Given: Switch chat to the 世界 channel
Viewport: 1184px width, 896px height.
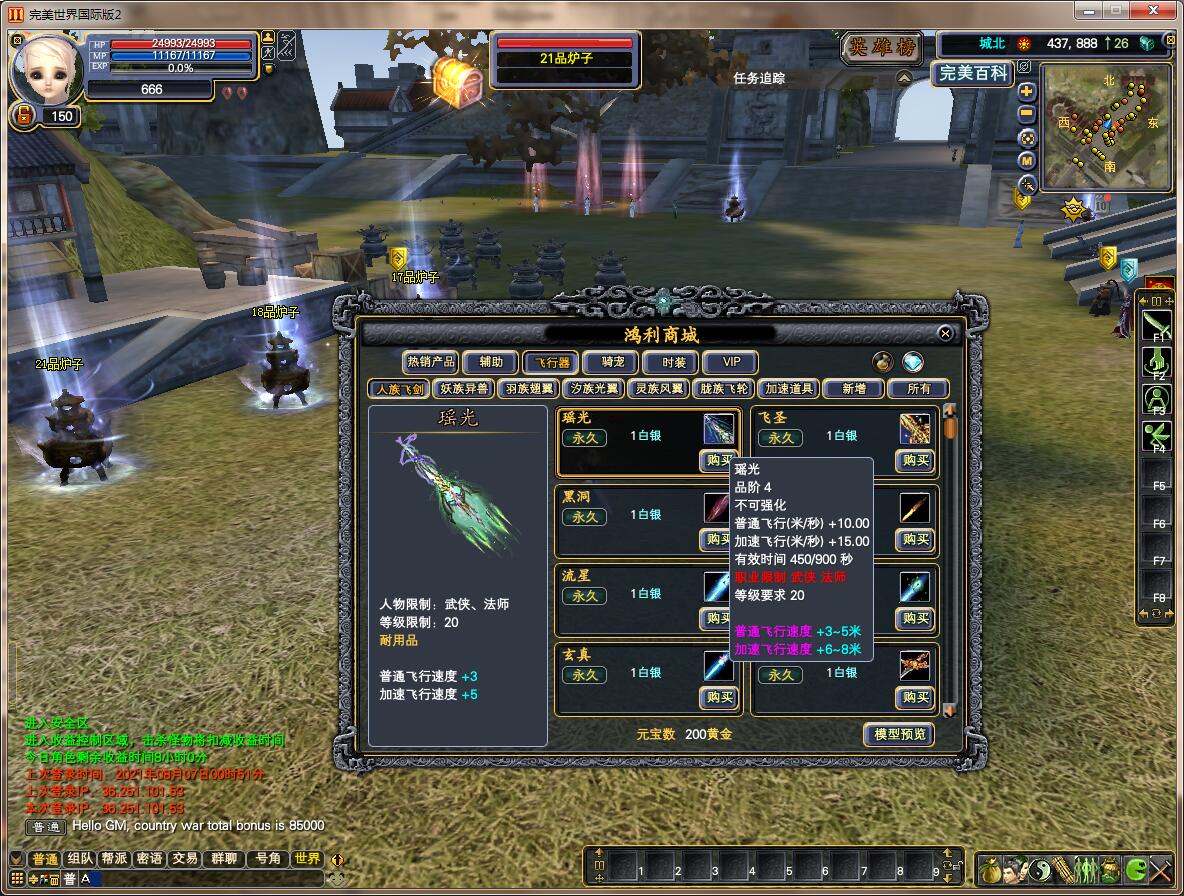Looking at the screenshot, I should (307, 859).
